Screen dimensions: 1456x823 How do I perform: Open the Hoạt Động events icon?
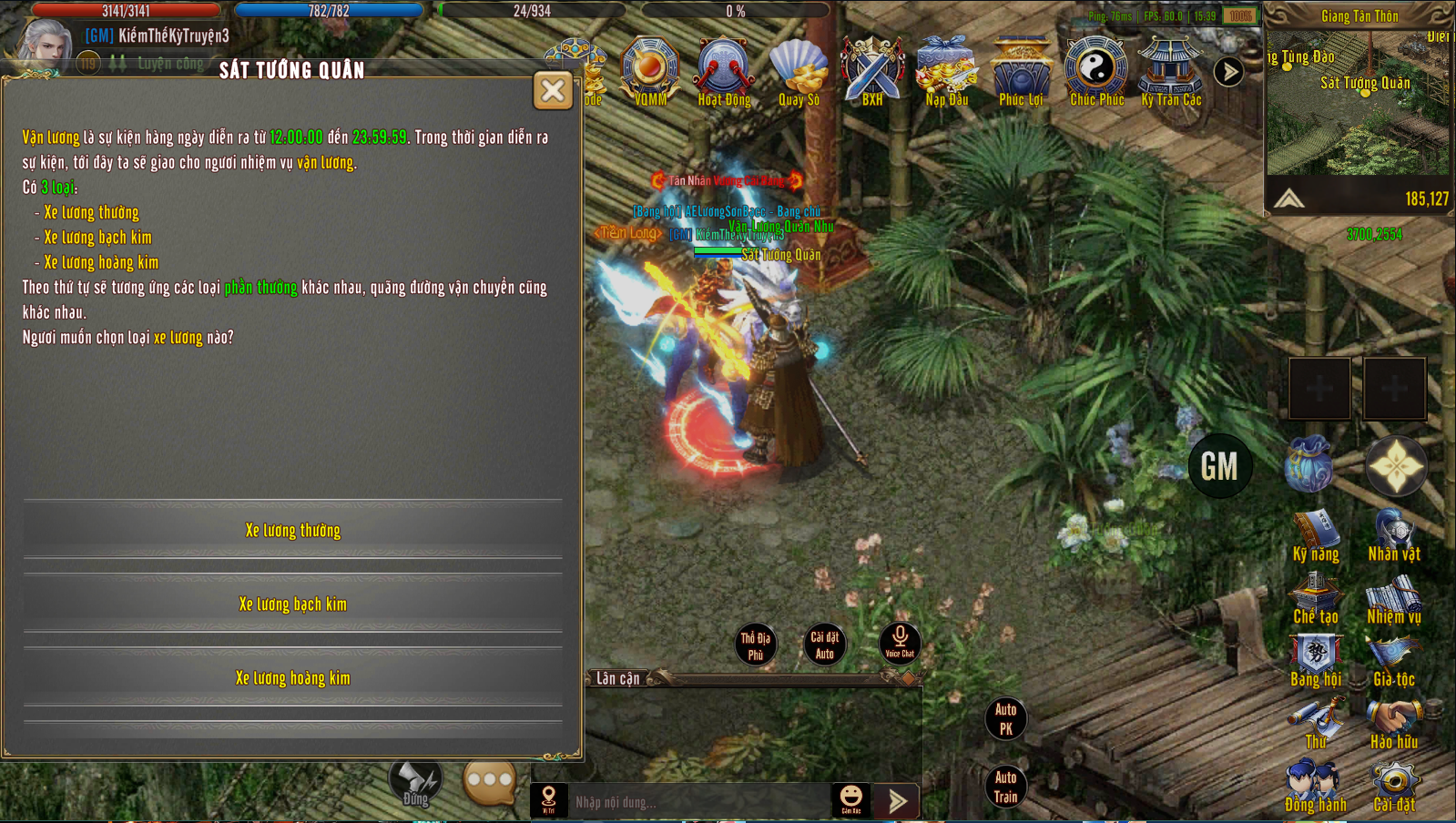pyautogui.click(x=724, y=71)
